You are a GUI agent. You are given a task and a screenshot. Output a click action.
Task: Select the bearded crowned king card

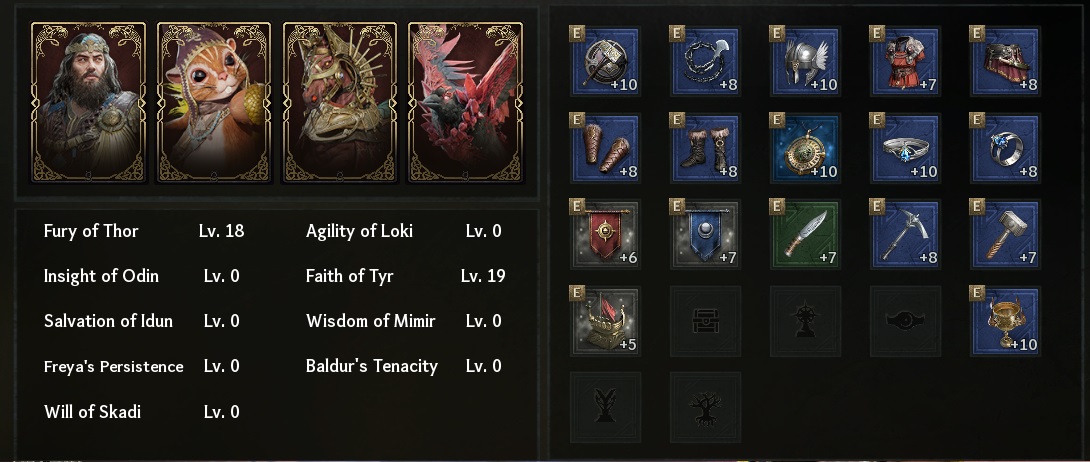(88, 101)
